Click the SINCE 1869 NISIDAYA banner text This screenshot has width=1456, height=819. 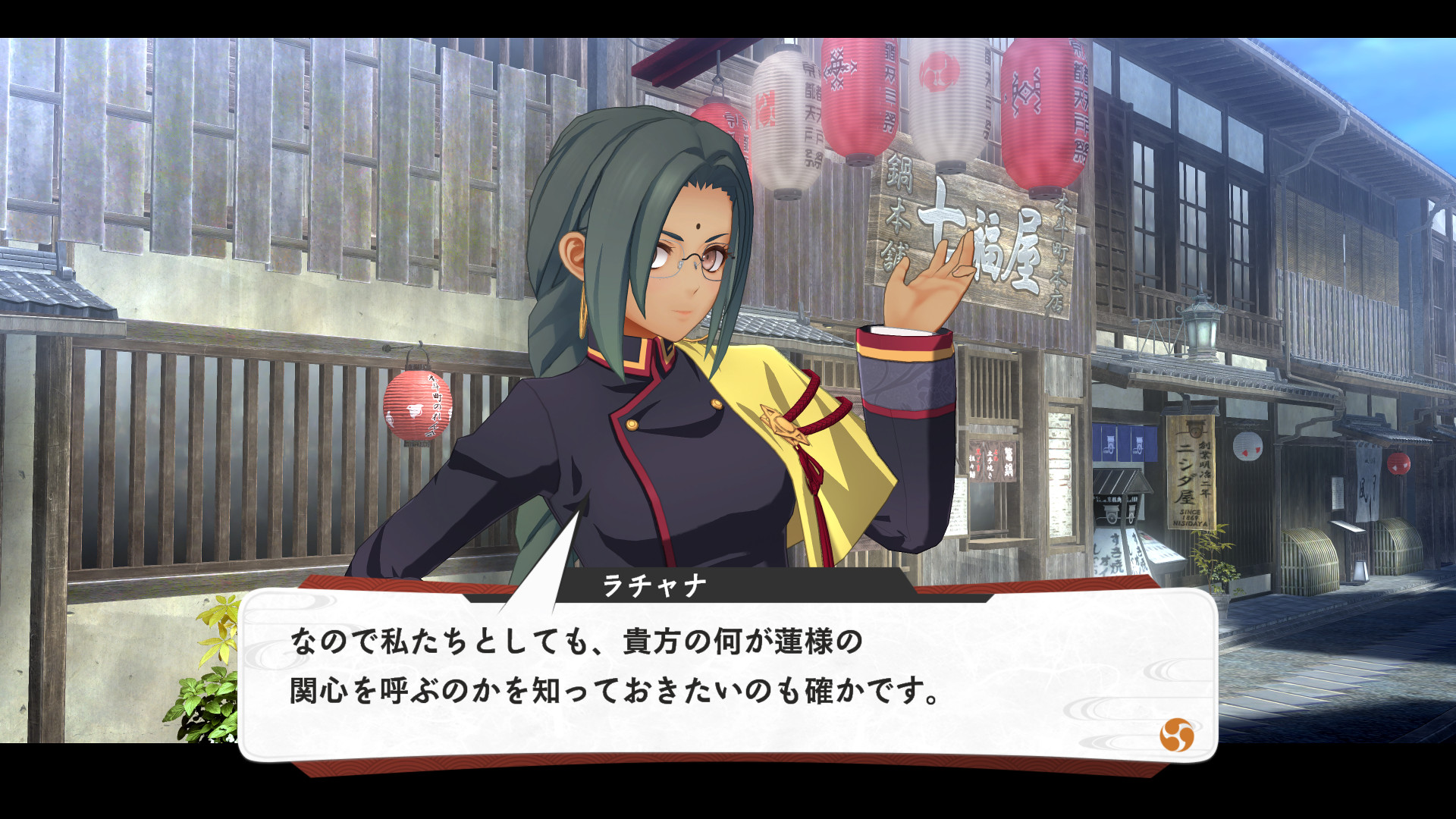(1191, 517)
